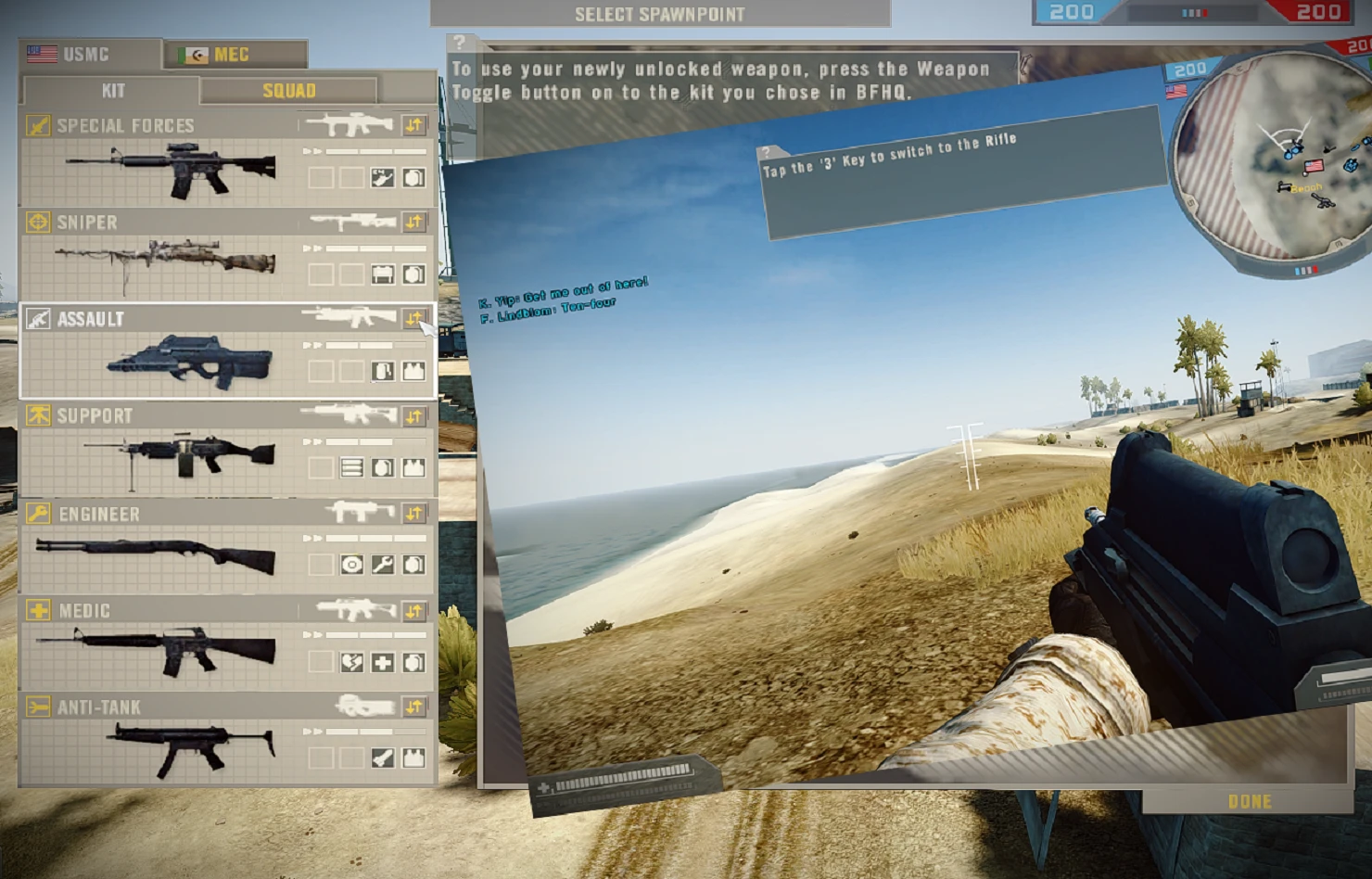Toggle the weapon swap arrows on the Medic kit

[415, 610]
